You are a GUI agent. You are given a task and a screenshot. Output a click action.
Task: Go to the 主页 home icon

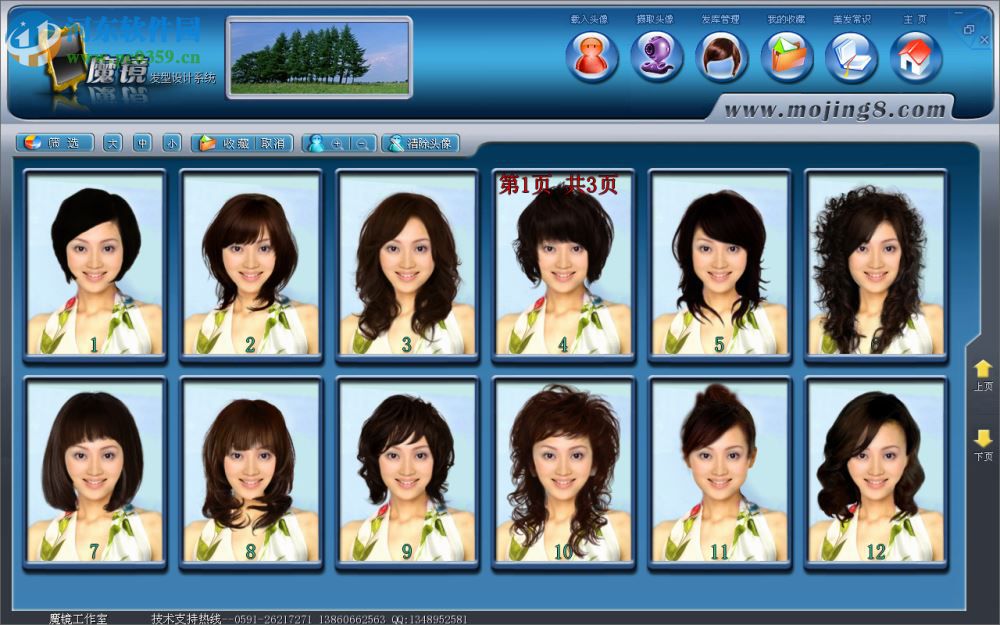tap(916, 56)
